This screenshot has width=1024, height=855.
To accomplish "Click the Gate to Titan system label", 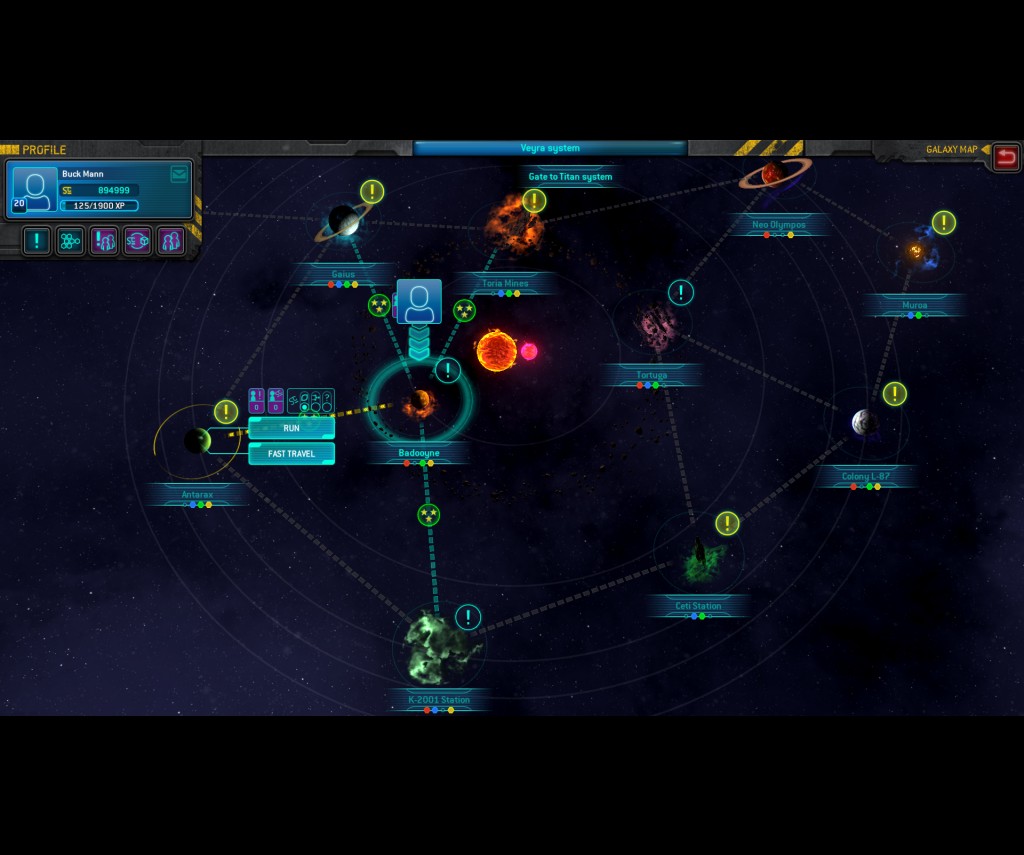I will [570, 177].
